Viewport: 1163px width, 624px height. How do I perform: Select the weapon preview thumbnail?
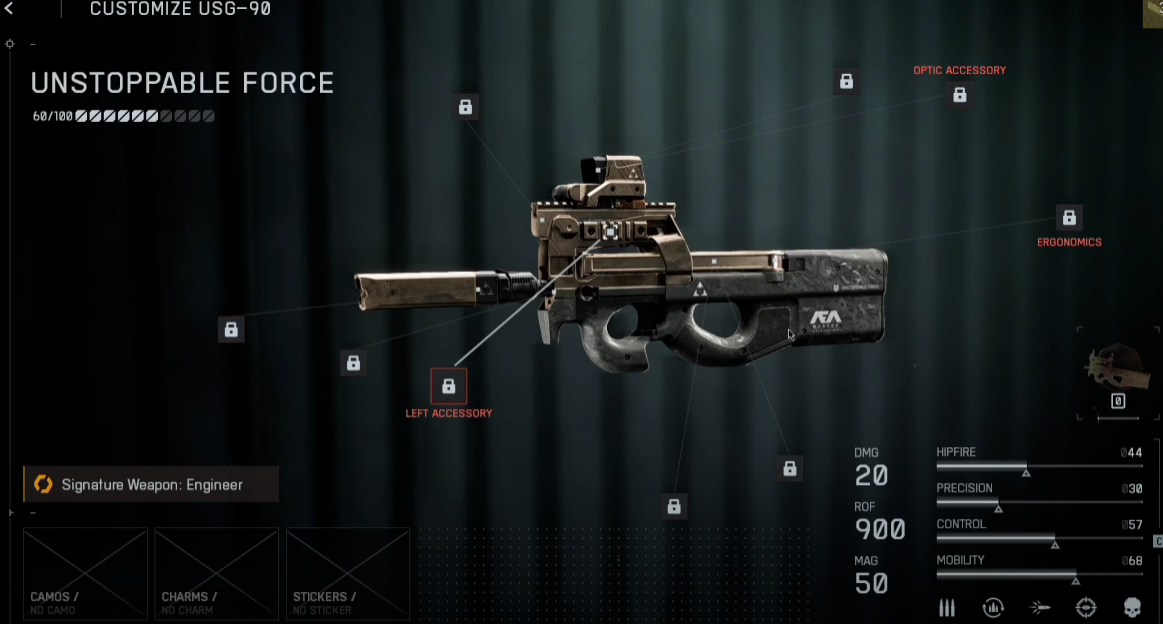[1118, 369]
